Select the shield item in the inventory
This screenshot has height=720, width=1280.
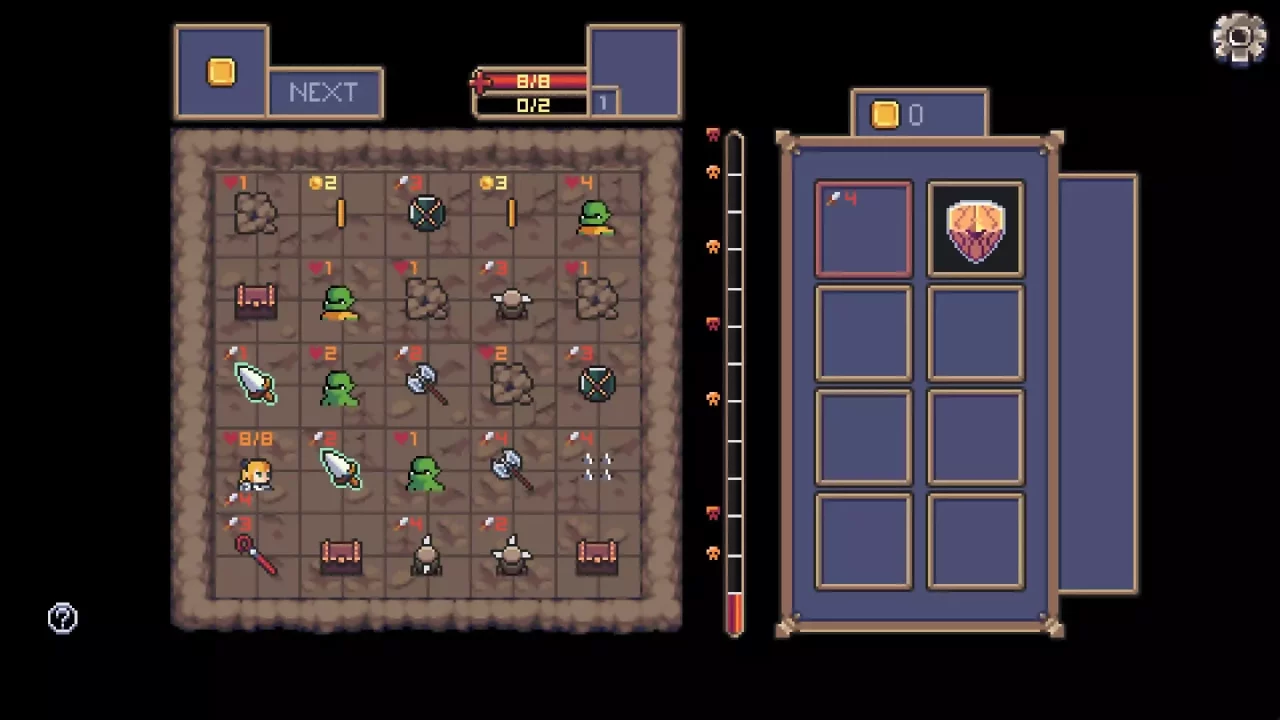click(x=975, y=230)
